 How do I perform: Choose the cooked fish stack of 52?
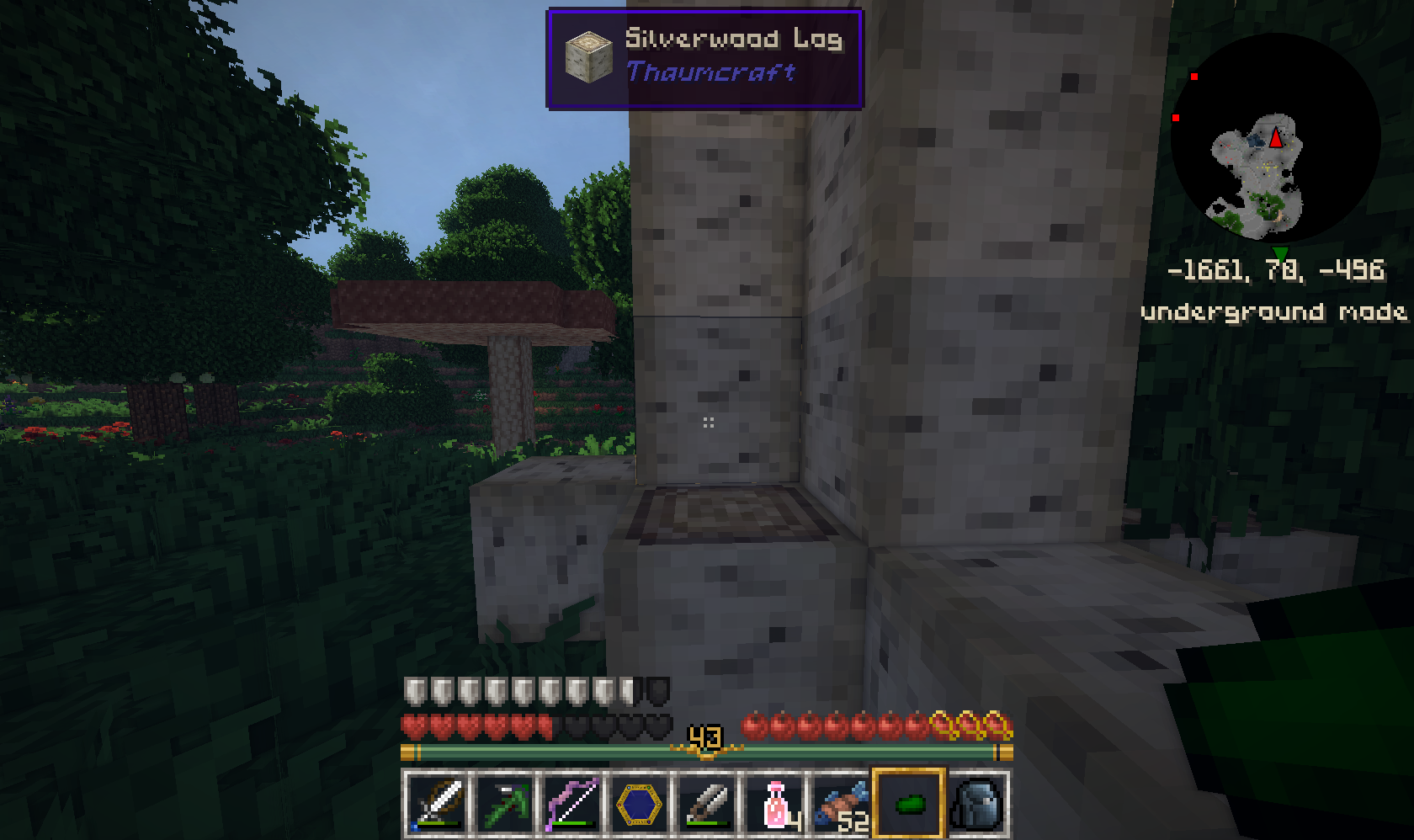(842, 804)
